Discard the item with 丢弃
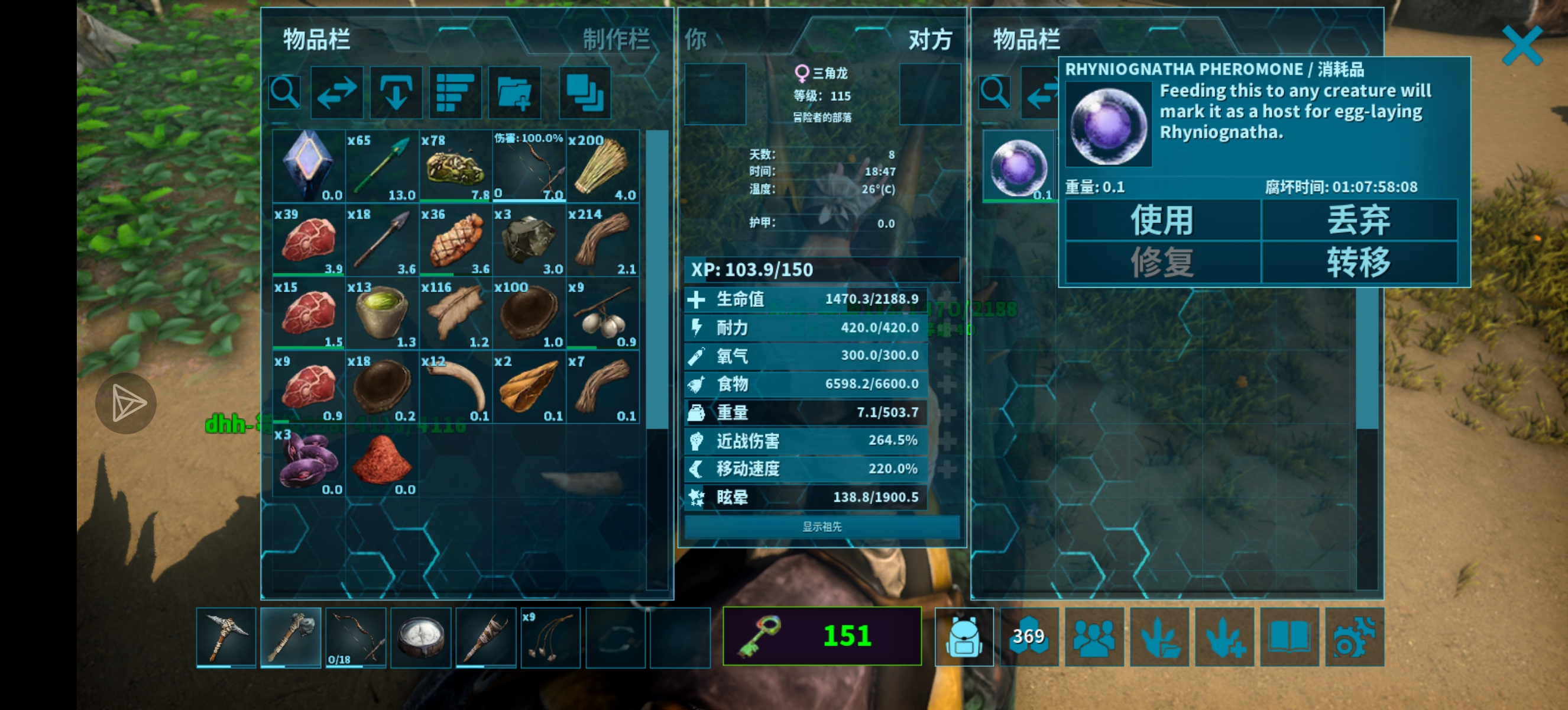Viewport: 1568px width, 710px height. (1359, 220)
